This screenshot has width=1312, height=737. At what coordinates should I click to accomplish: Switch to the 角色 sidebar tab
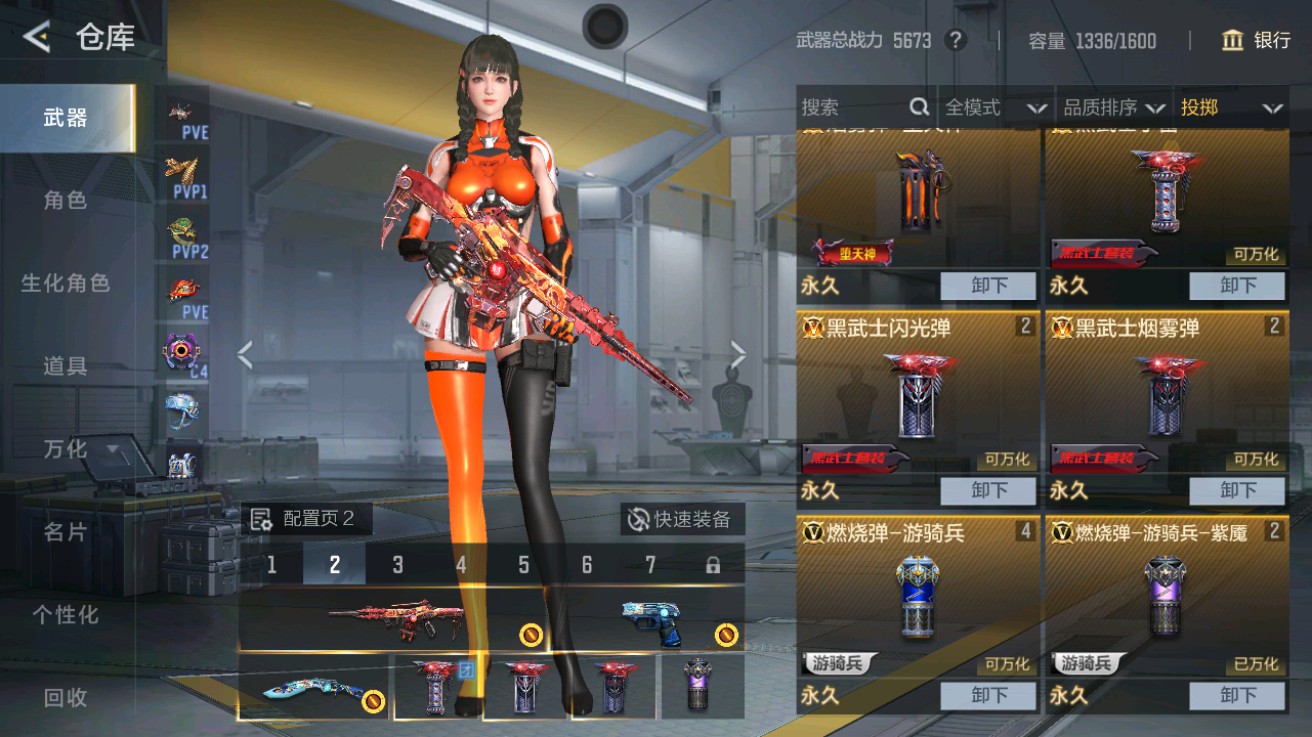[x=66, y=199]
